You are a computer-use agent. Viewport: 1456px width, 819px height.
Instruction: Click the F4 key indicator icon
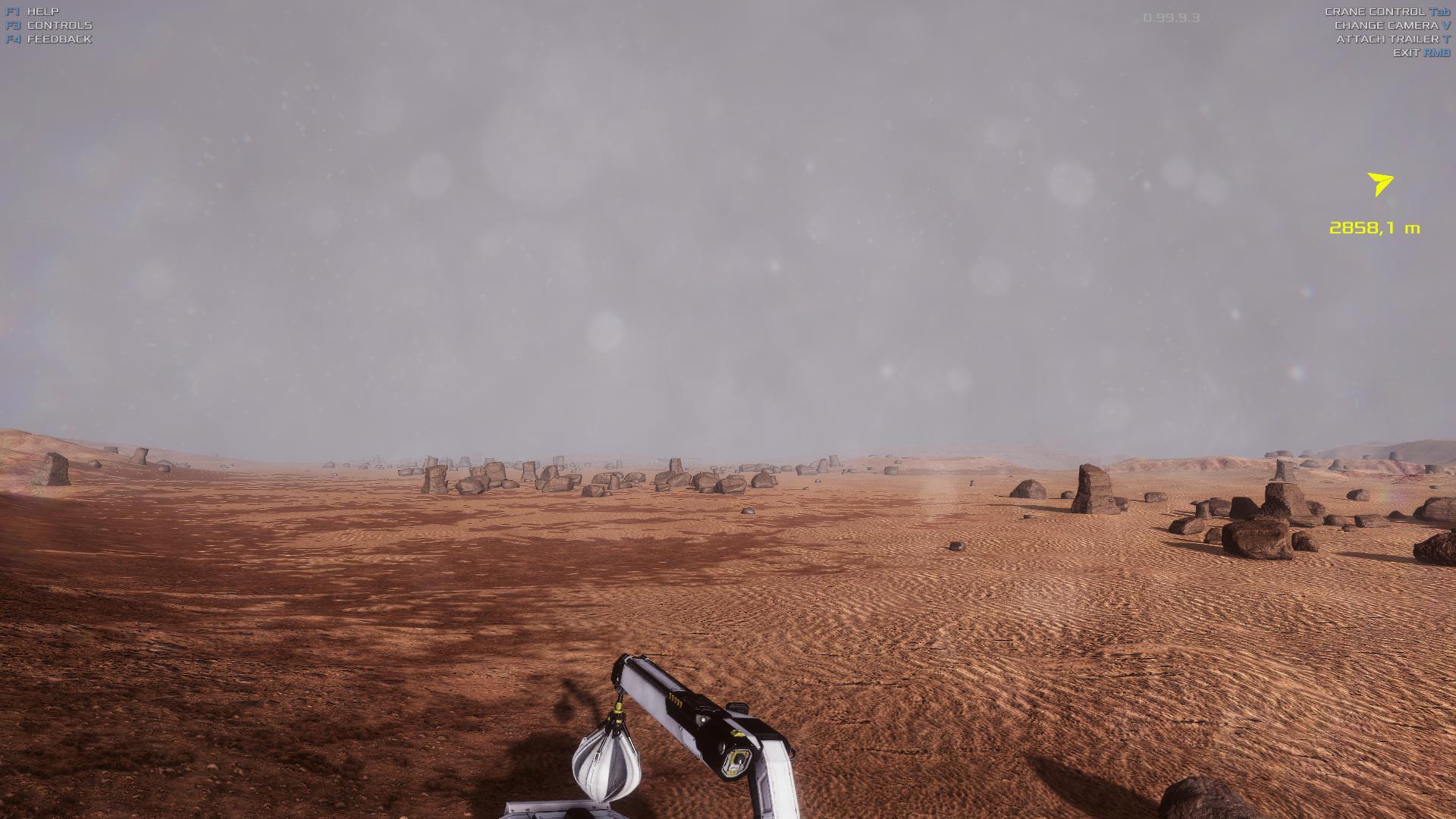pos(12,39)
